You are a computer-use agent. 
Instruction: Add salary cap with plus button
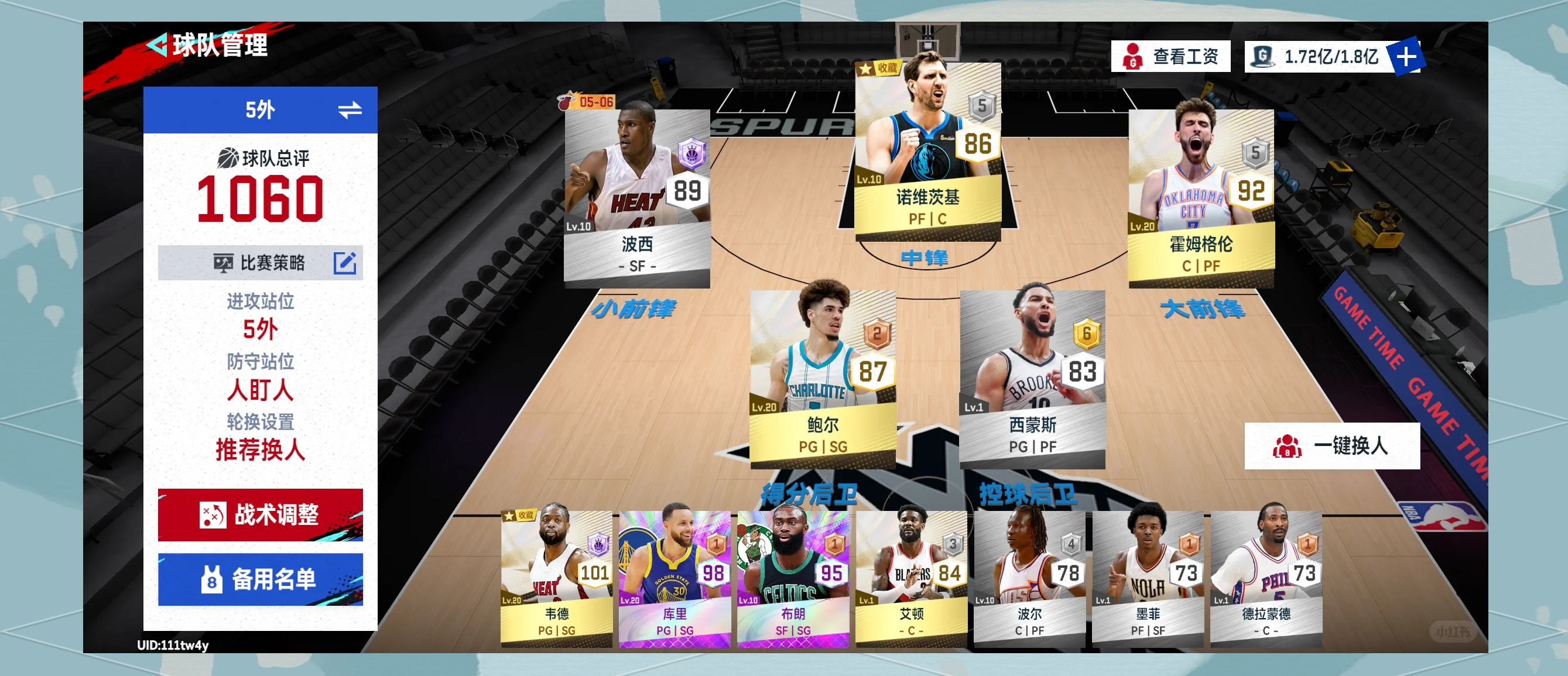point(1405,57)
